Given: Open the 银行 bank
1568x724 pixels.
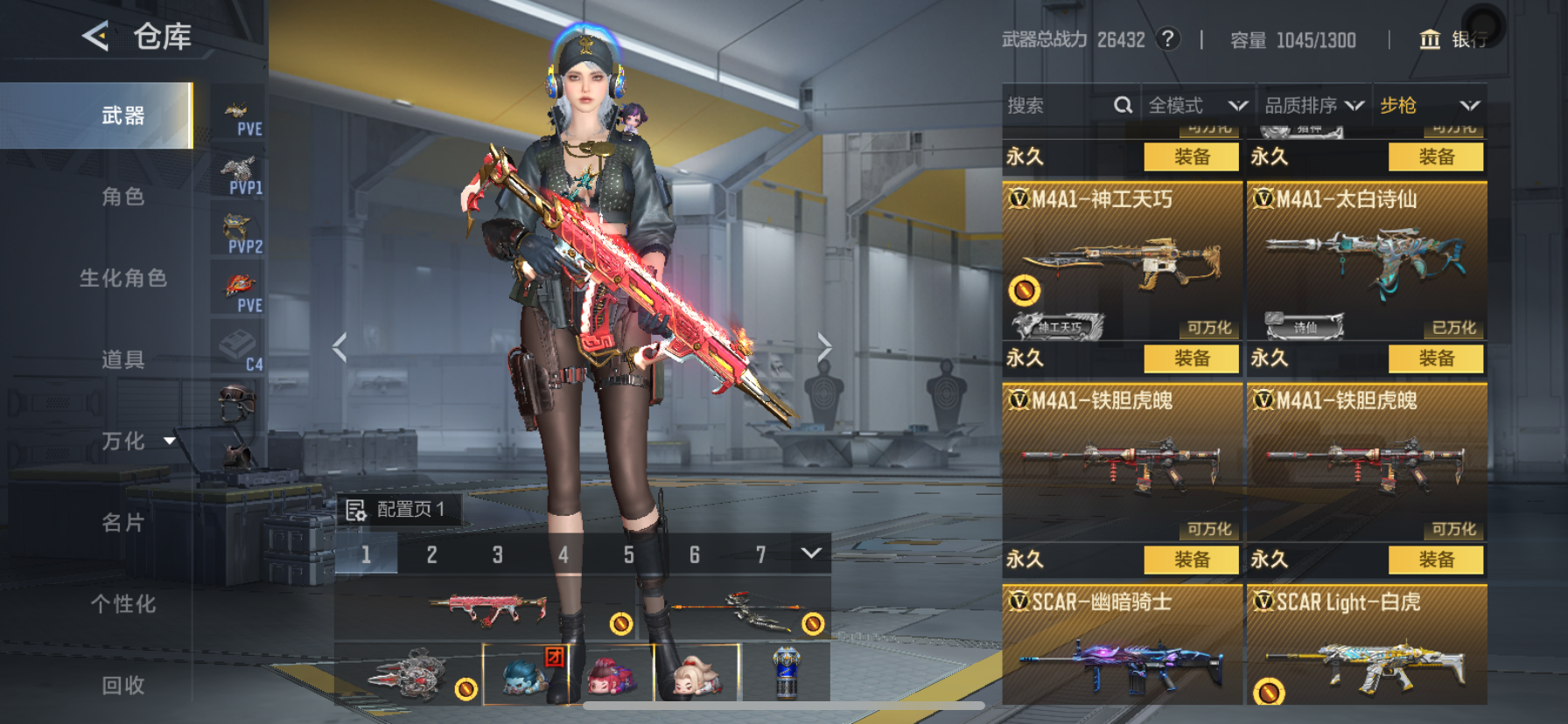Looking at the screenshot, I should tap(1453, 39).
